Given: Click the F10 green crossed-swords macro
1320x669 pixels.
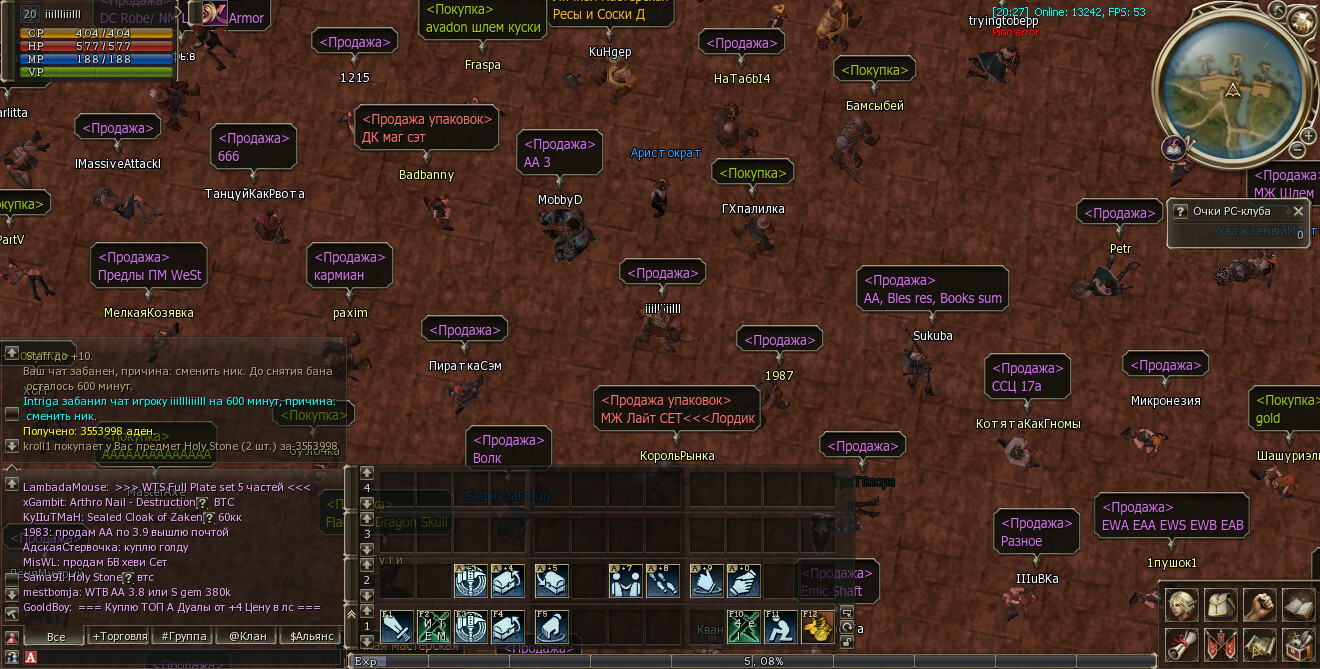Looking at the screenshot, I should pos(743,627).
